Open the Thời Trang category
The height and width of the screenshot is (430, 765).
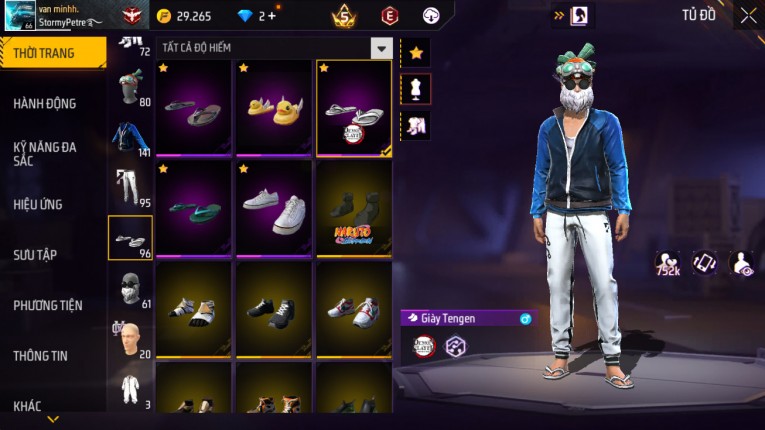(x=50, y=53)
